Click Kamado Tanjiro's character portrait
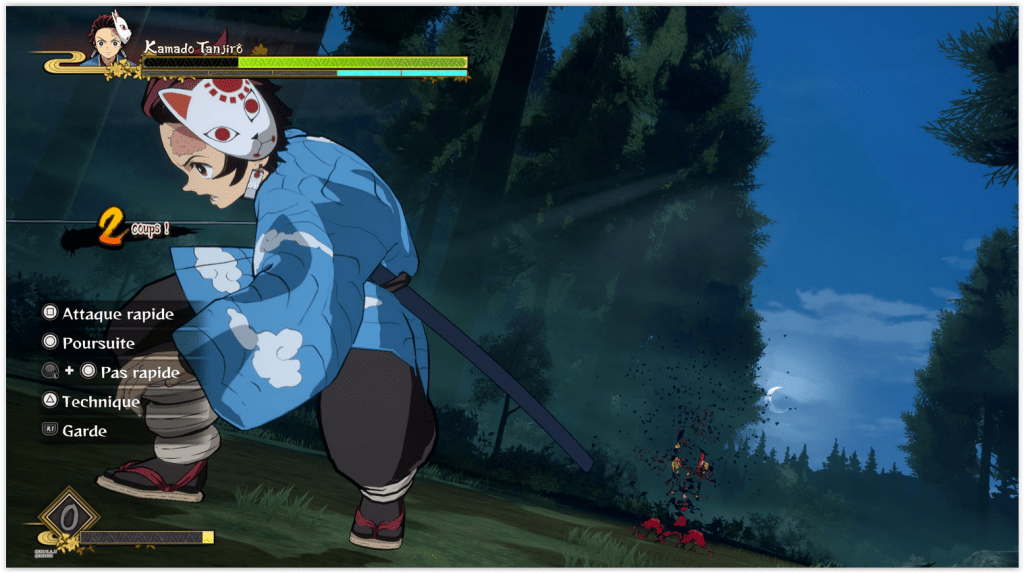Screen dimensions: 1024x573 [x=108, y=40]
